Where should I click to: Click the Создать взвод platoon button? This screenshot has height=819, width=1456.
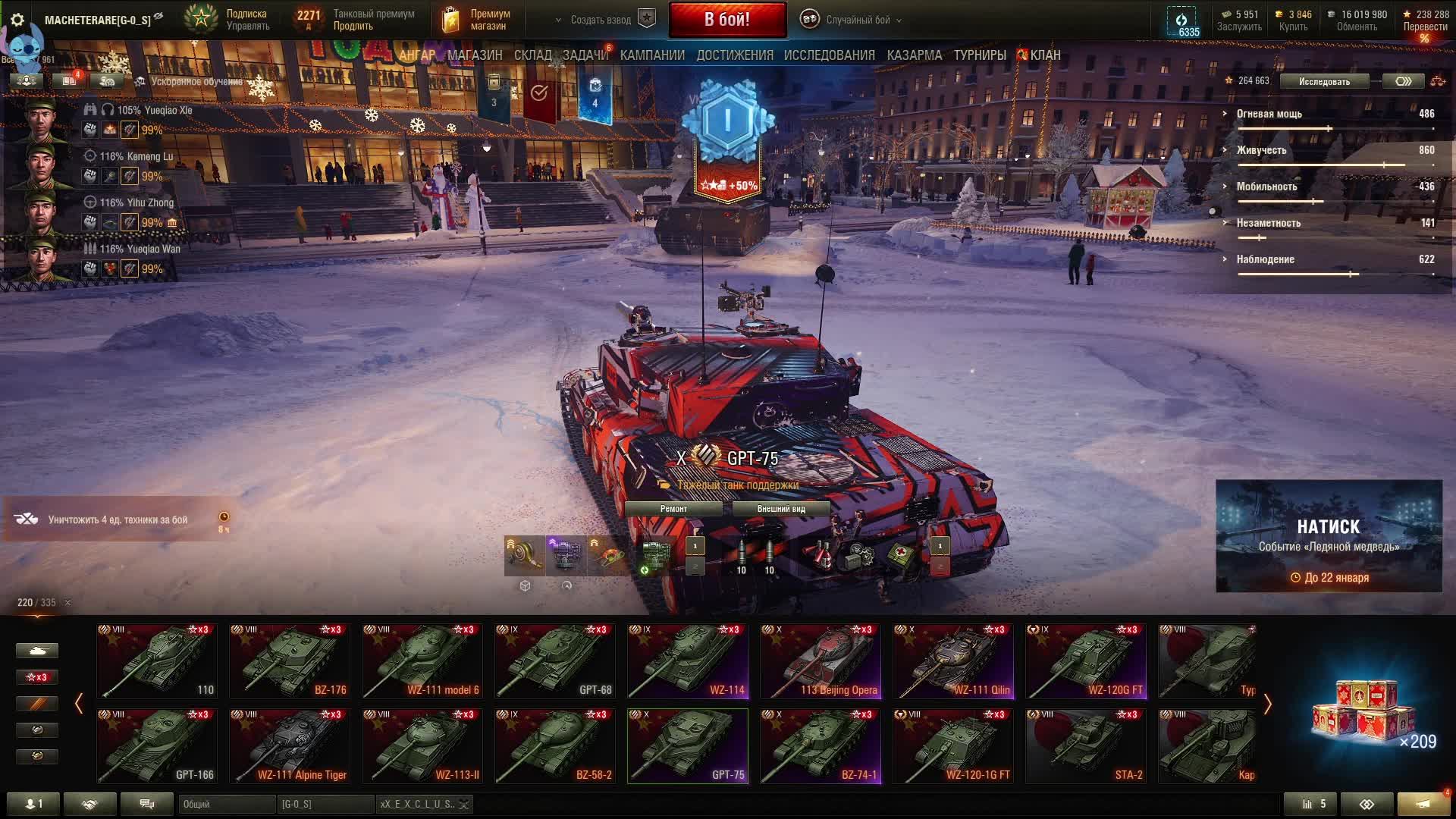(601, 20)
